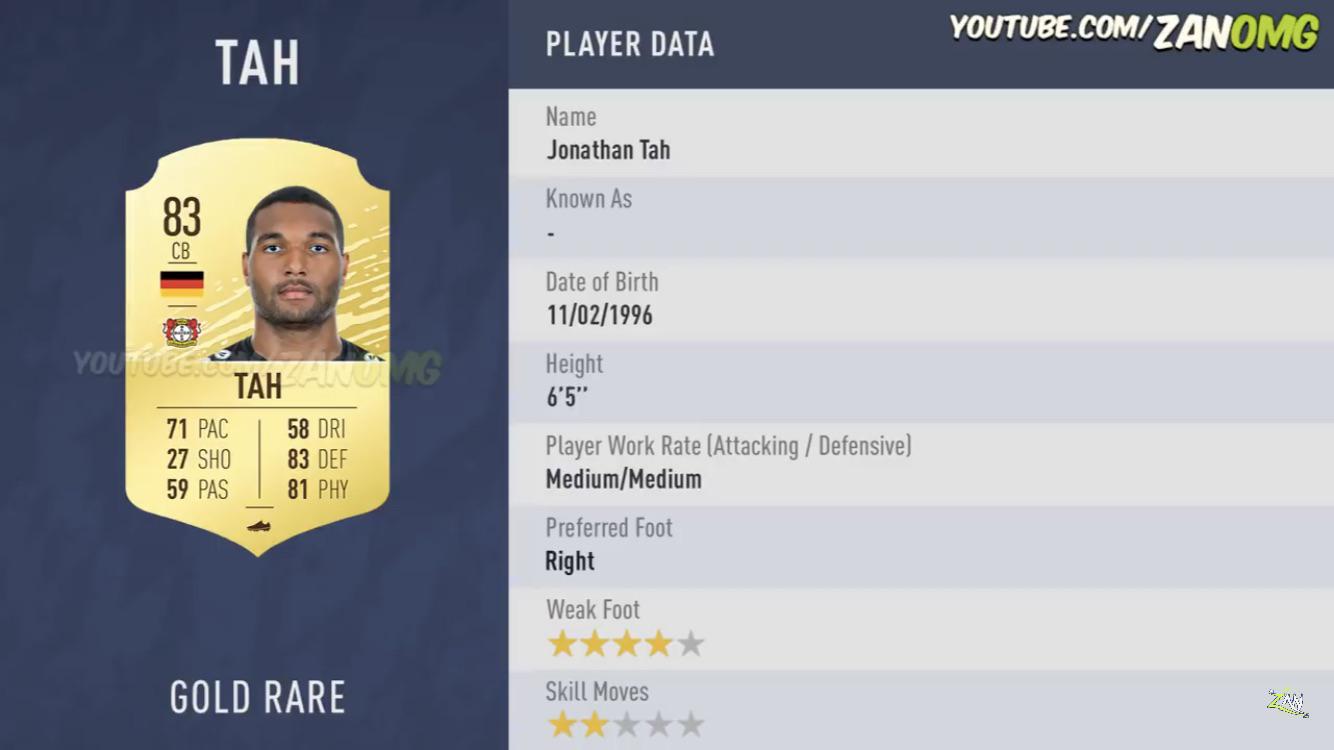1334x750 pixels.
Task: Expand the Player Work Rate row
Action: (x=727, y=462)
